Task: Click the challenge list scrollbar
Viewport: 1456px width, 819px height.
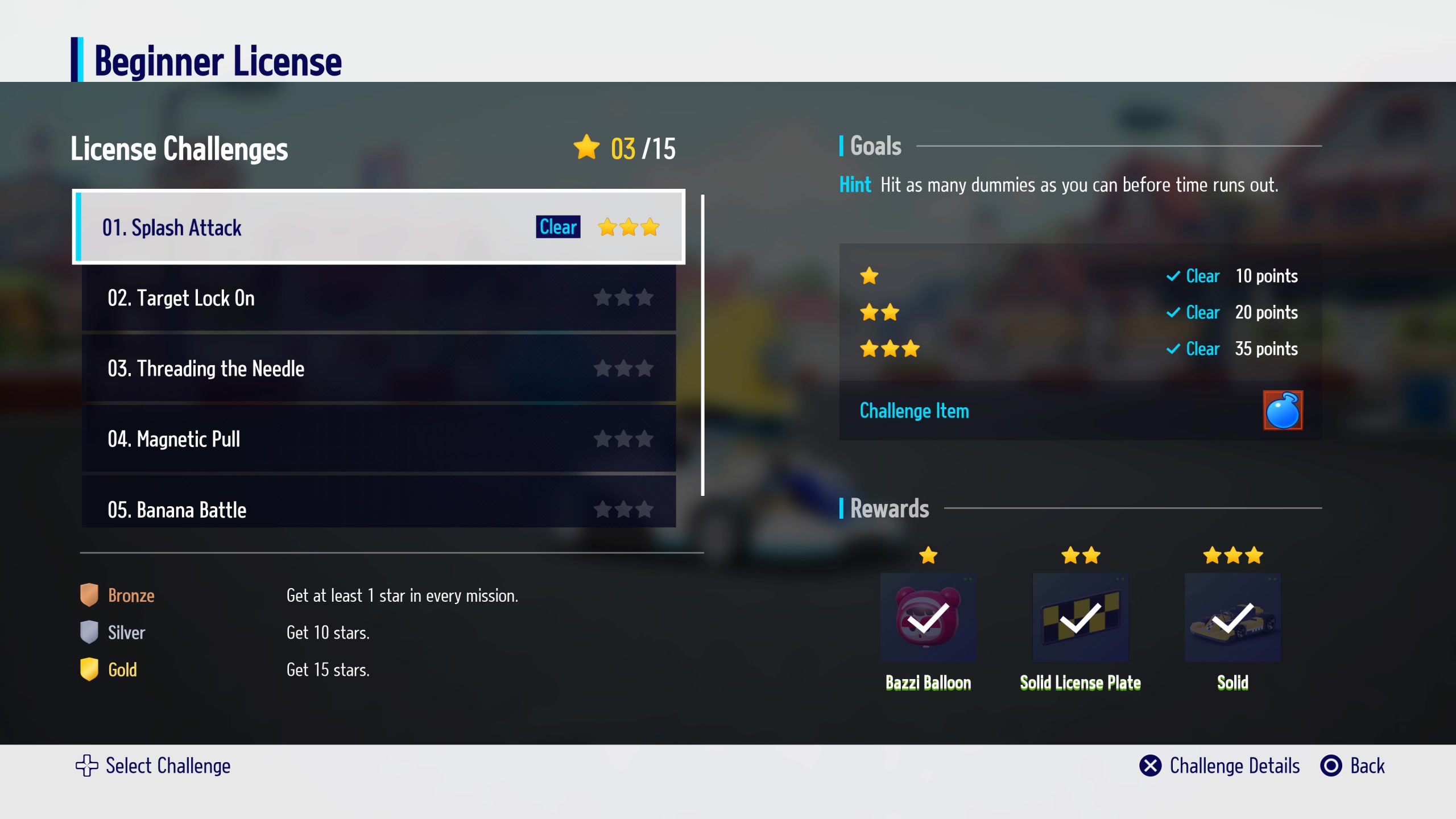Action: (x=703, y=345)
